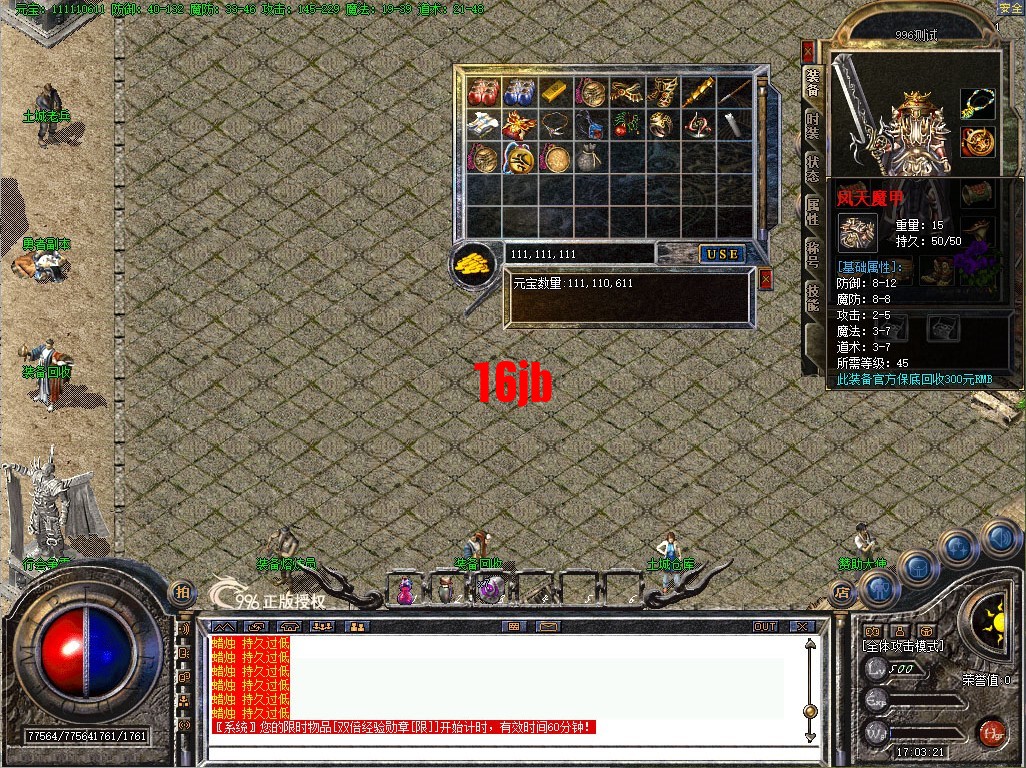This screenshot has height=768, width=1026.
Task: Open the 技能 tab
Action: coord(813,295)
